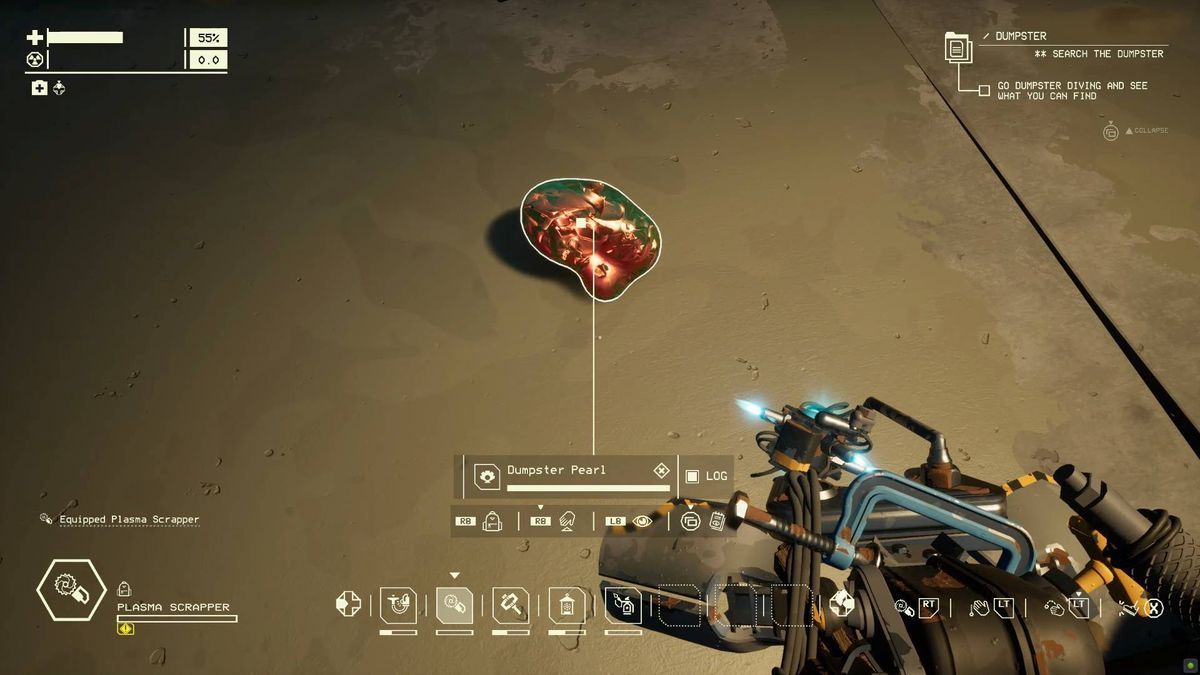Select the lantern tool hotbar slot
Image resolution: width=1200 pixels, height=675 pixels.
tap(567, 605)
